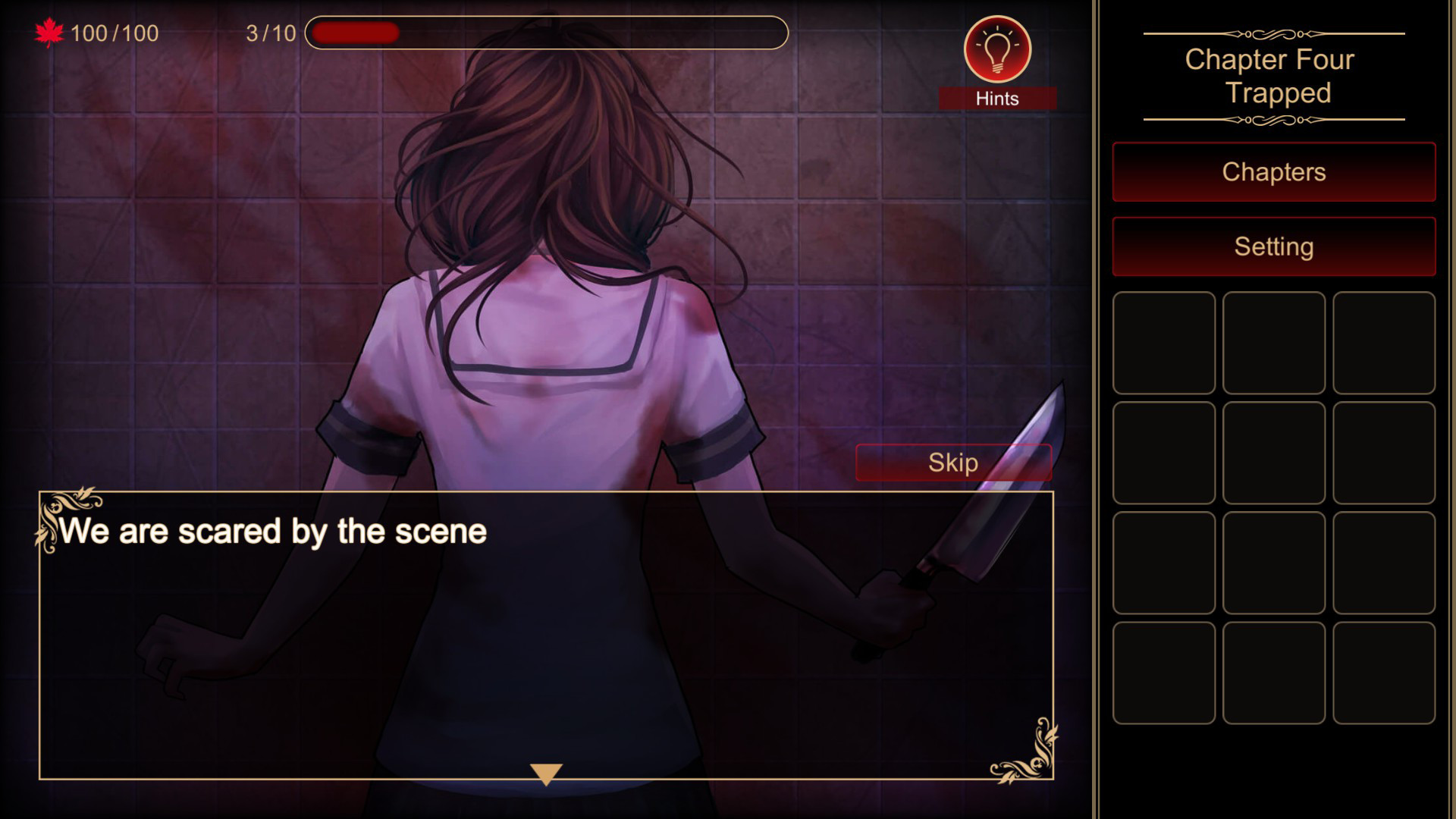Image resolution: width=1456 pixels, height=819 pixels.
Task: Skip the current scene
Action: tap(953, 462)
